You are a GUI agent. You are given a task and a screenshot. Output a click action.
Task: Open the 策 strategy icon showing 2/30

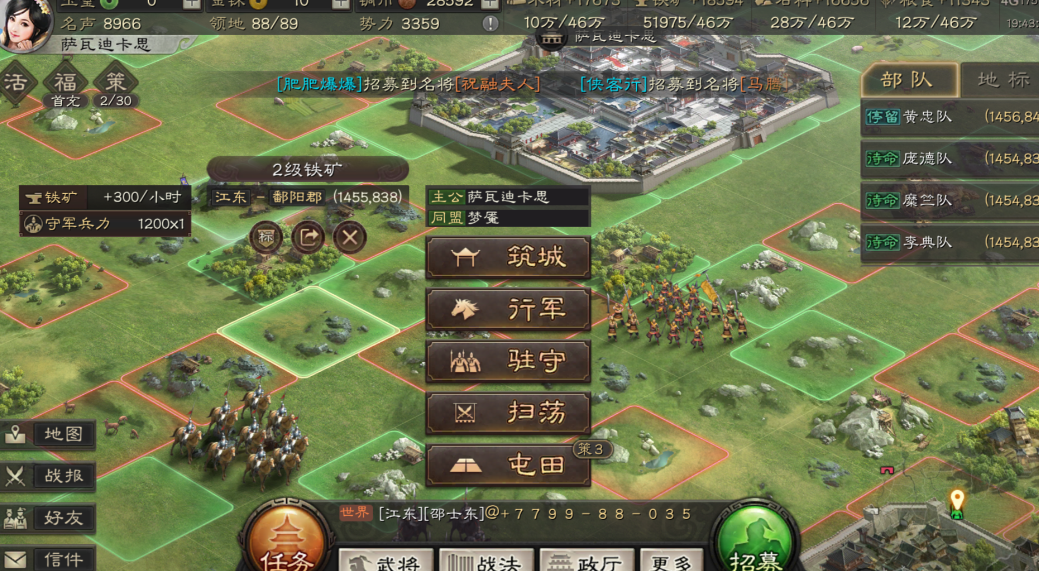coord(115,84)
